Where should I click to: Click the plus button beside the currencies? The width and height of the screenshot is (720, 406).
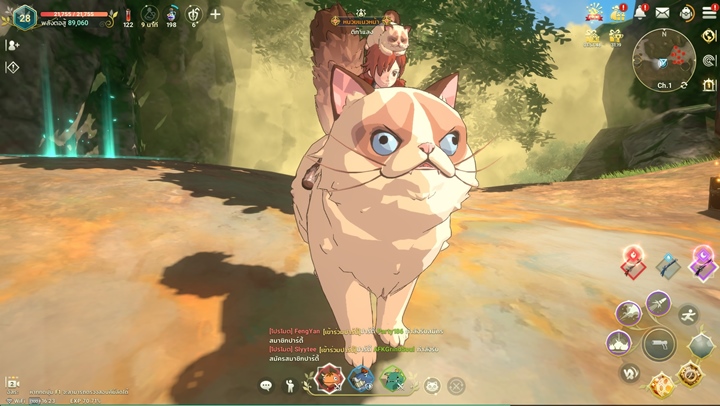click(x=215, y=15)
